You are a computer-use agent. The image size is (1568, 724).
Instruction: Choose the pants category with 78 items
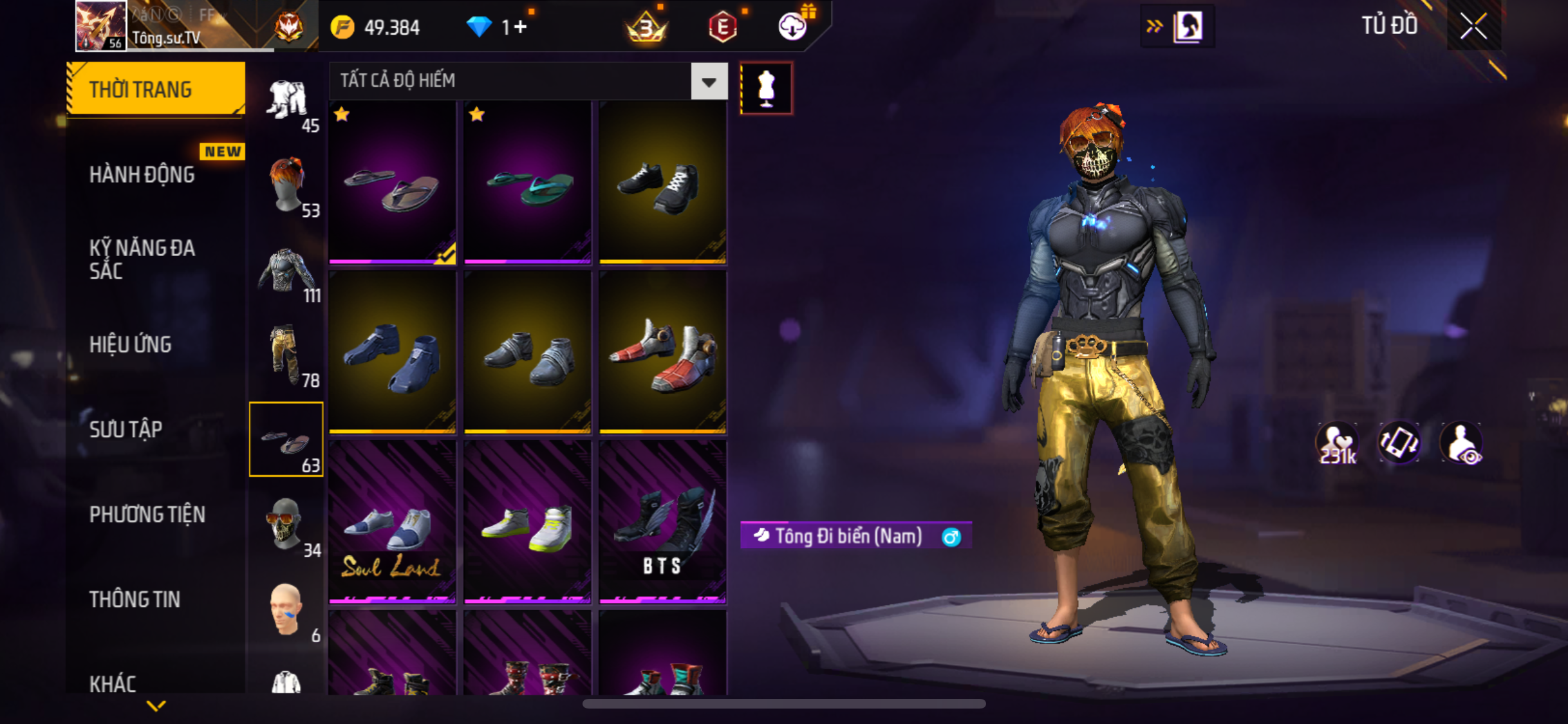click(x=287, y=357)
